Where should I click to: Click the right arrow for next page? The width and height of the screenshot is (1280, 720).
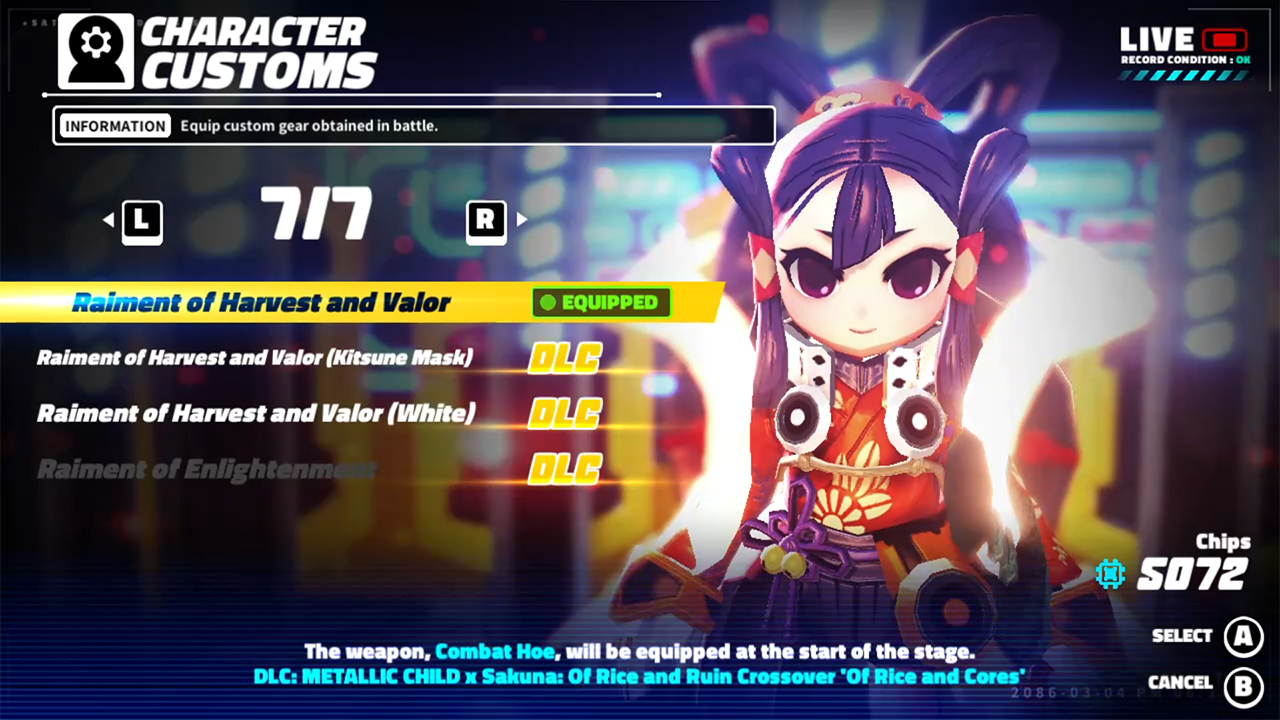pyautogui.click(x=521, y=221)
